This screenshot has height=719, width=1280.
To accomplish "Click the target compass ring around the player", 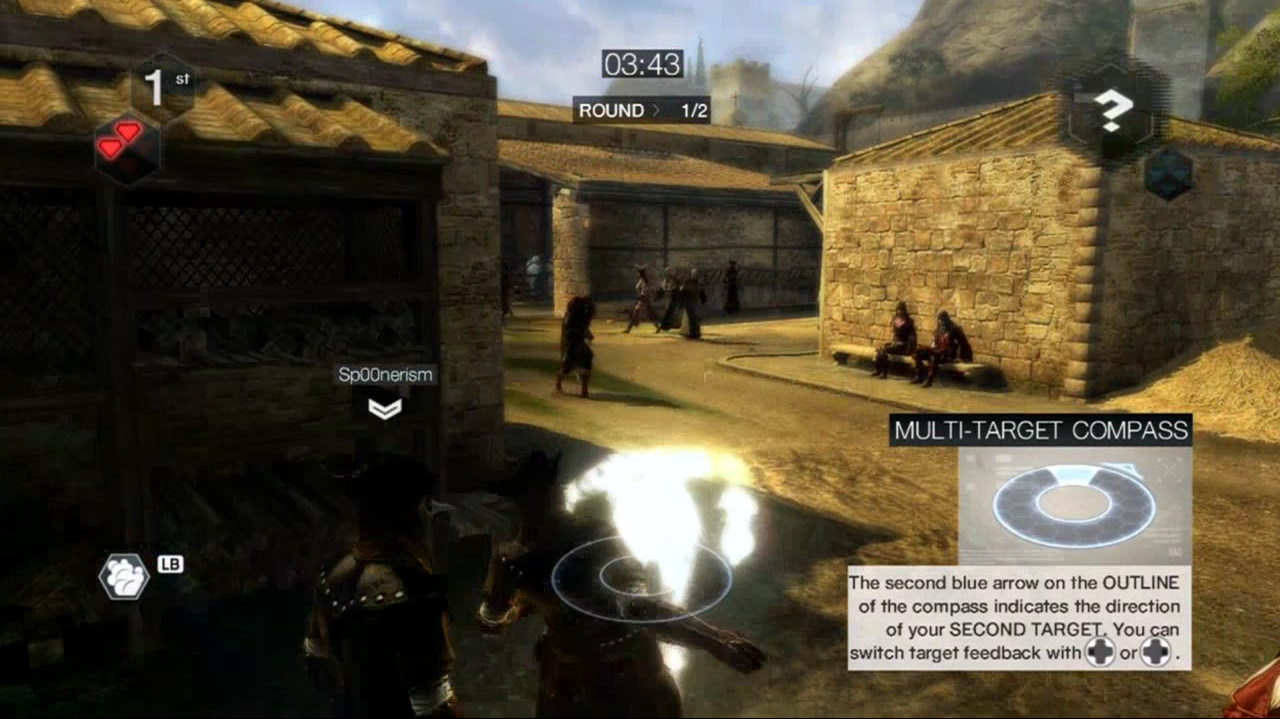I will 641,578.
